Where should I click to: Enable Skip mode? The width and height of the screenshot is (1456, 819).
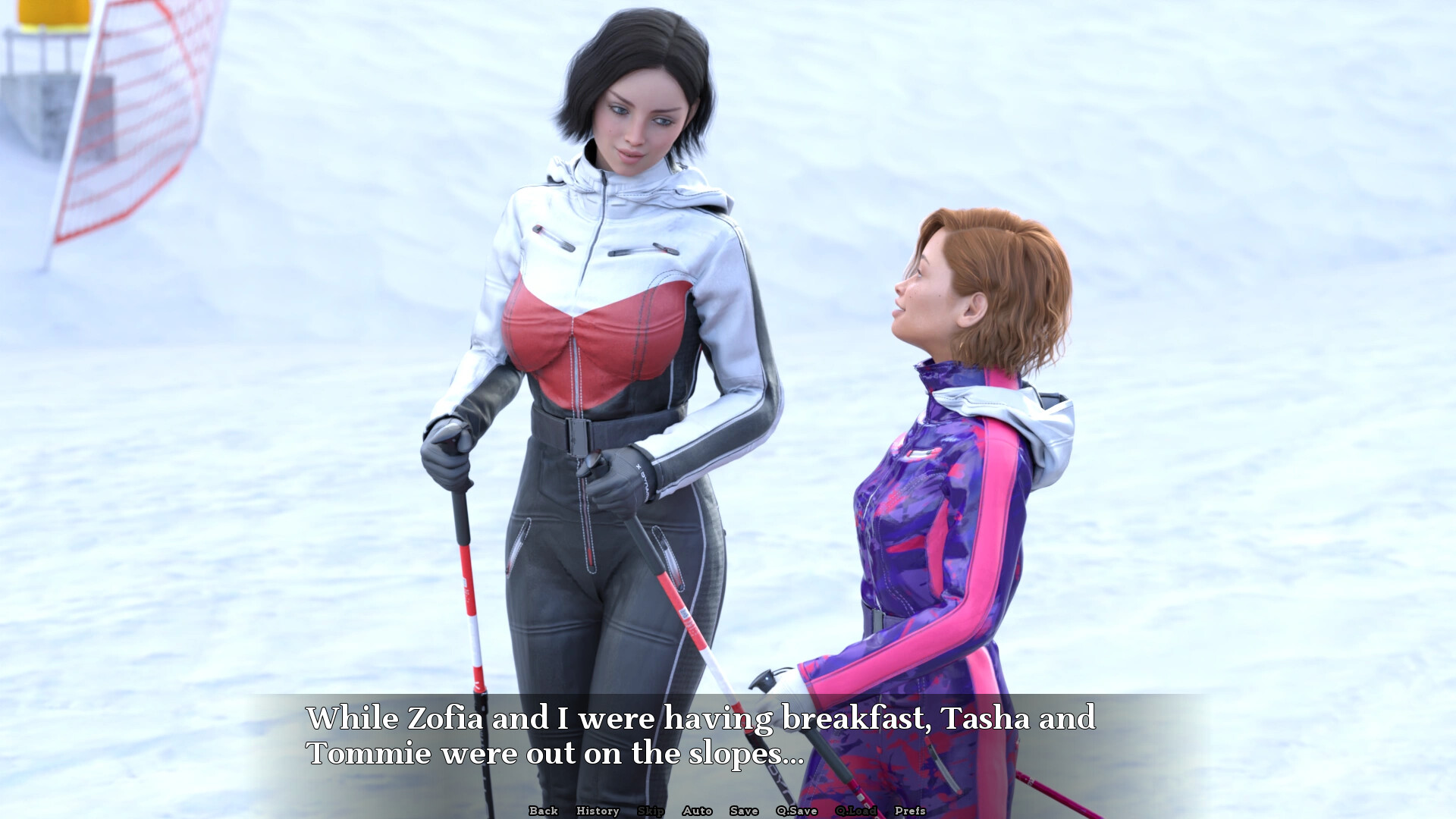click(650, 811)
